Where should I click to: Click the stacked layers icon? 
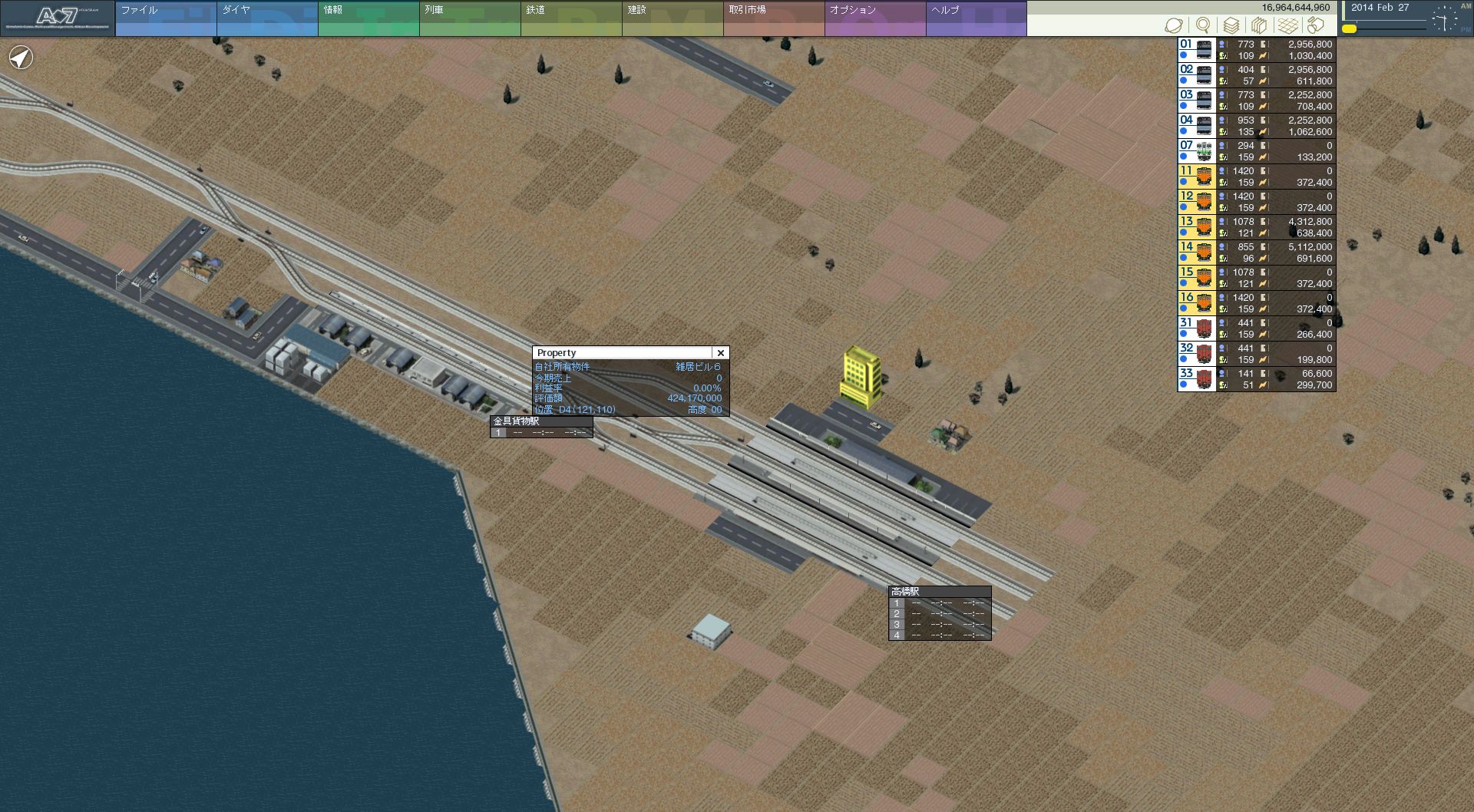coord(1231,25)
